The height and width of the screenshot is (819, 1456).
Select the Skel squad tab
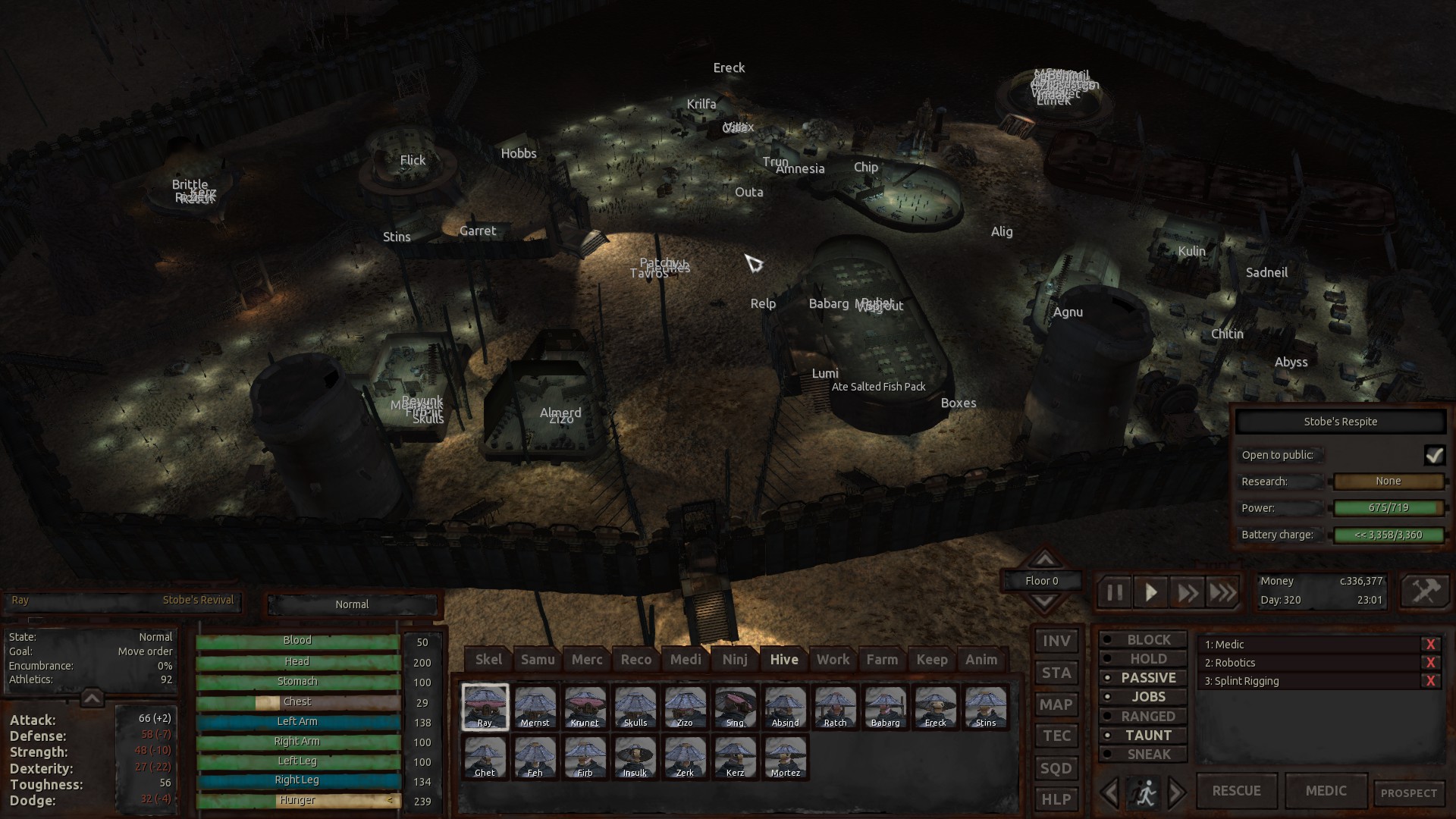(x=488, y=659)
